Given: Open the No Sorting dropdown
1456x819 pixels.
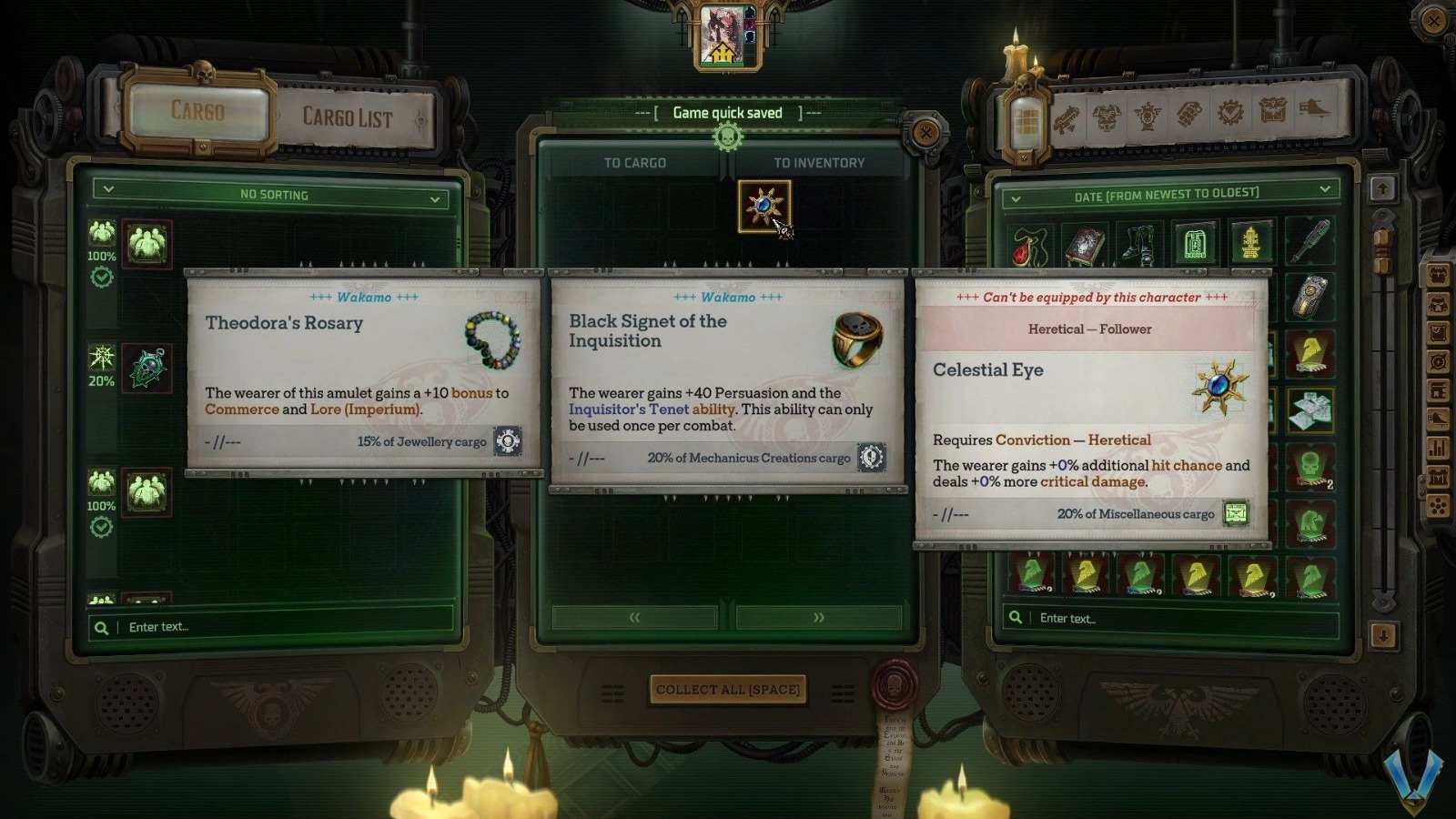Looking at the screenshot, I should [x=273, y=195].
